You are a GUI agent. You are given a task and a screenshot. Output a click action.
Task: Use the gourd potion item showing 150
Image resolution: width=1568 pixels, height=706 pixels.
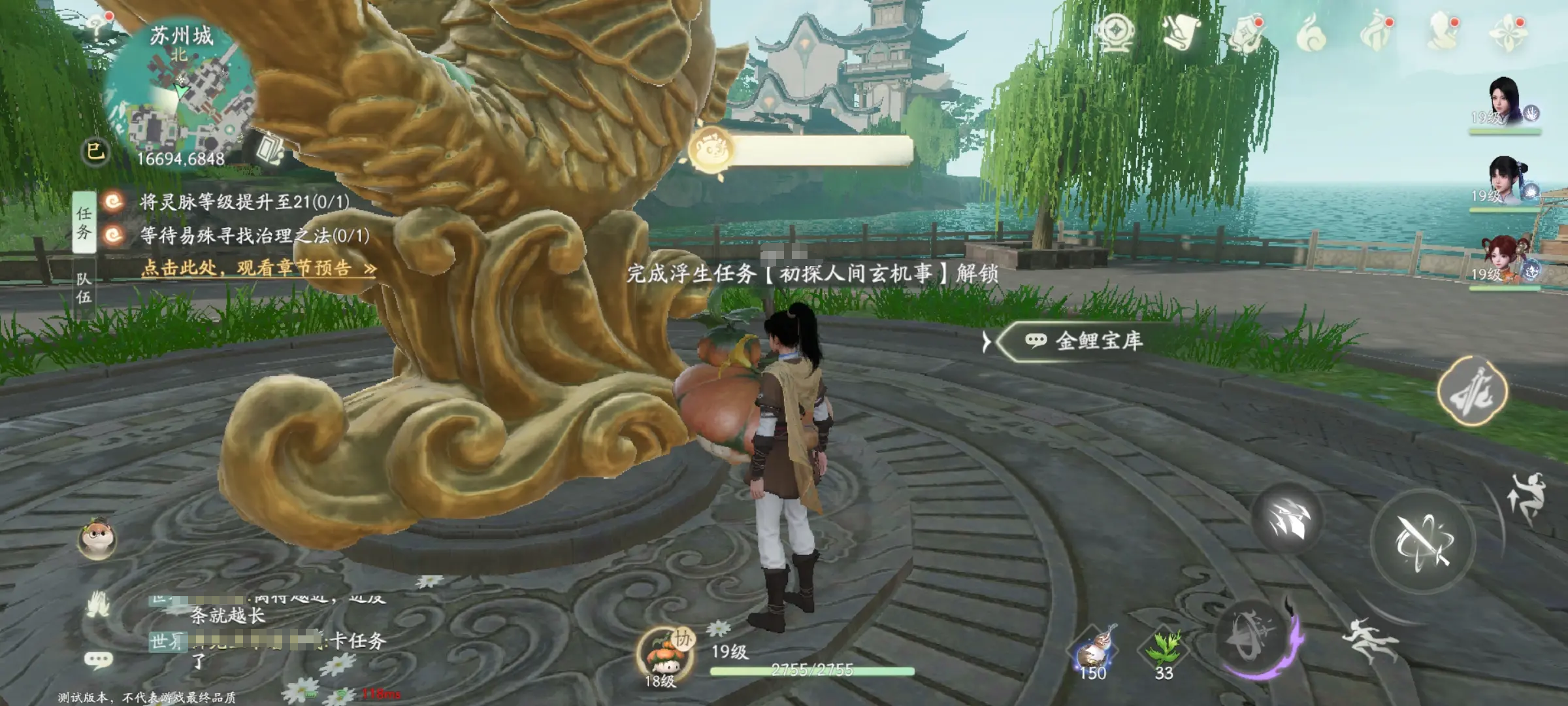coord(1093,650)
